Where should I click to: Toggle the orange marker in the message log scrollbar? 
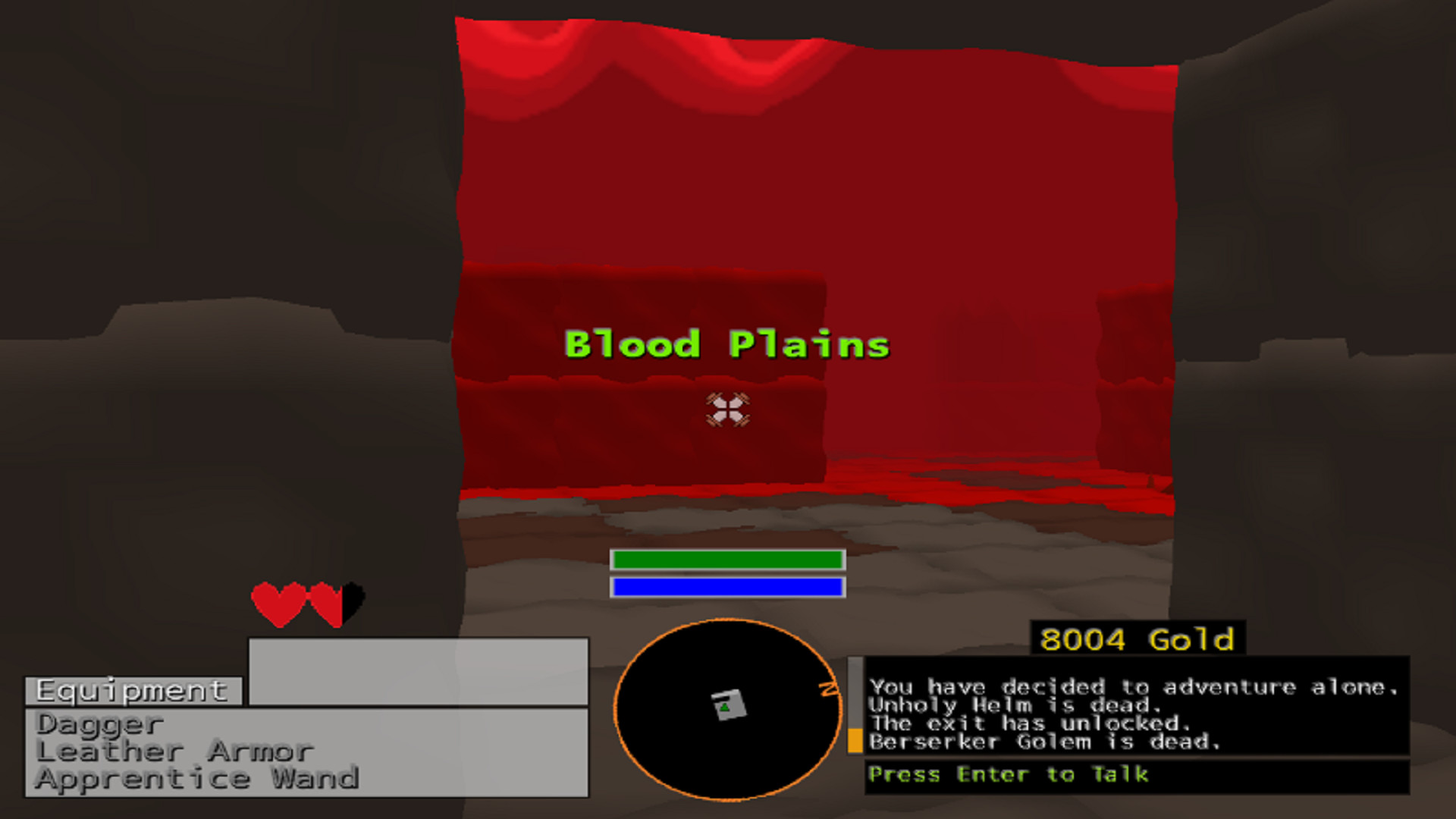pyautogui.click(x=855, y=739)
